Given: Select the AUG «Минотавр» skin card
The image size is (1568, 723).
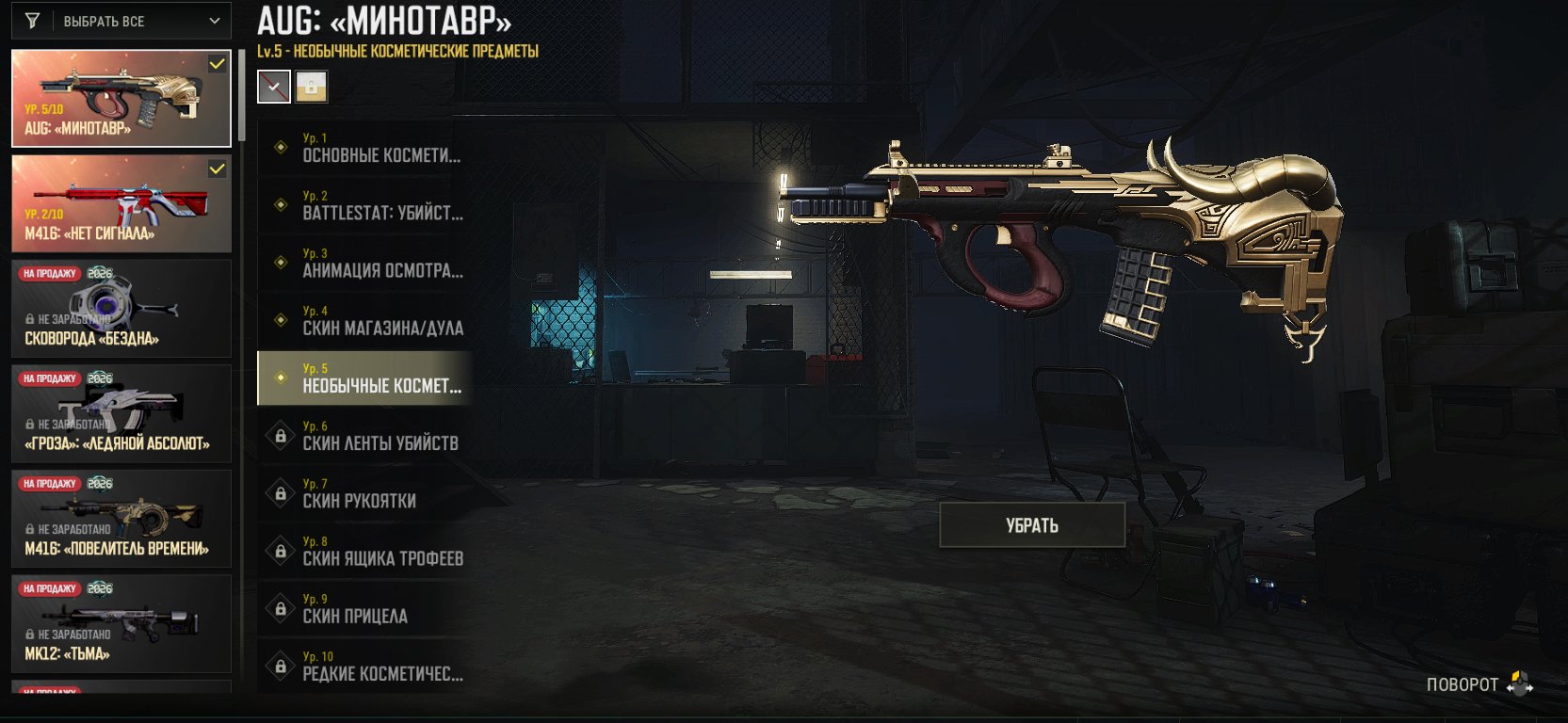Looking at the screenshot, I should point(121,99).
